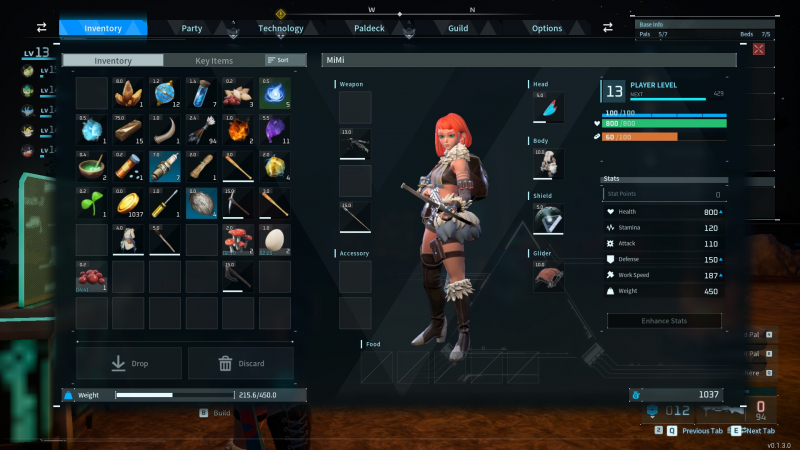The image size is (800, 450).
Task: Discard the selected item
Action: [x=240, y=363]
